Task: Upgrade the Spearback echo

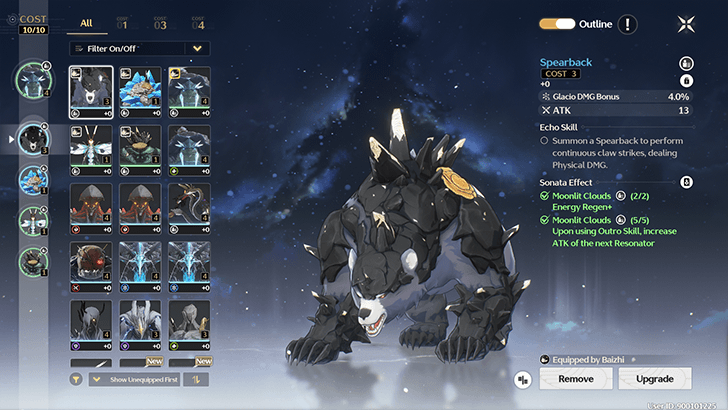Action: 654,379
